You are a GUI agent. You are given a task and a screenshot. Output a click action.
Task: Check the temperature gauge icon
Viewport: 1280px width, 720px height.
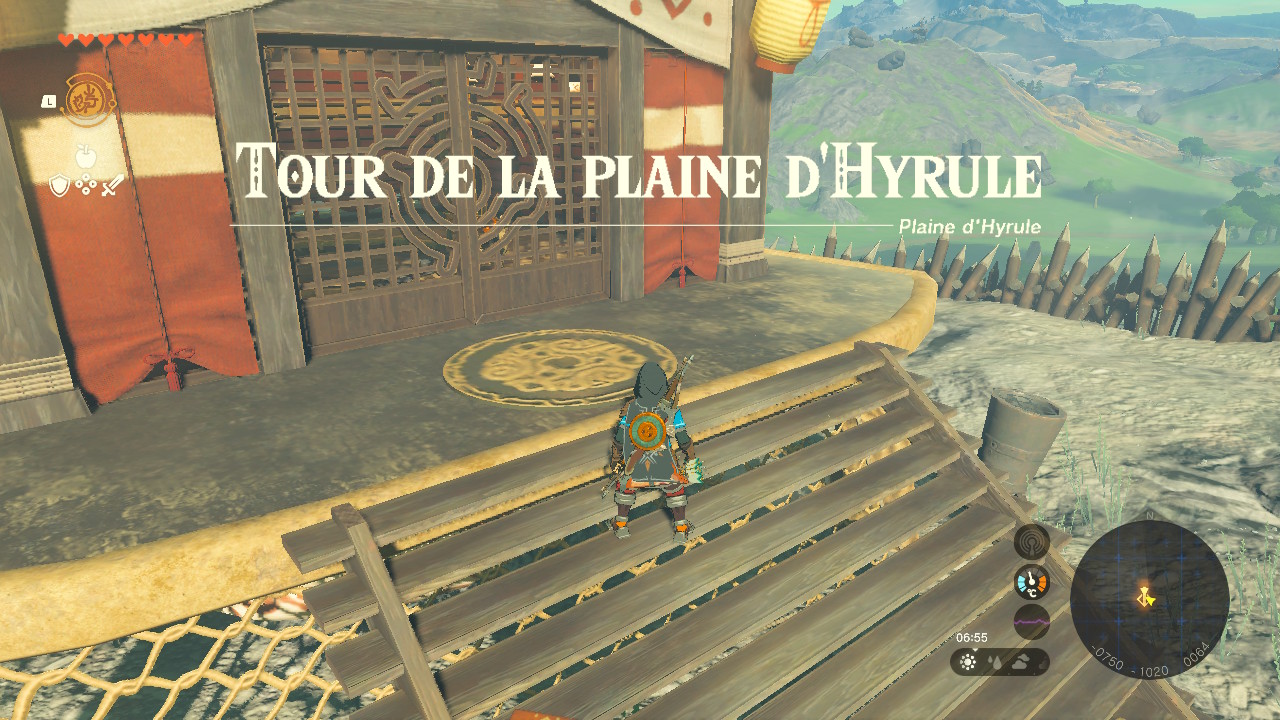click(x=1031, y=582)
